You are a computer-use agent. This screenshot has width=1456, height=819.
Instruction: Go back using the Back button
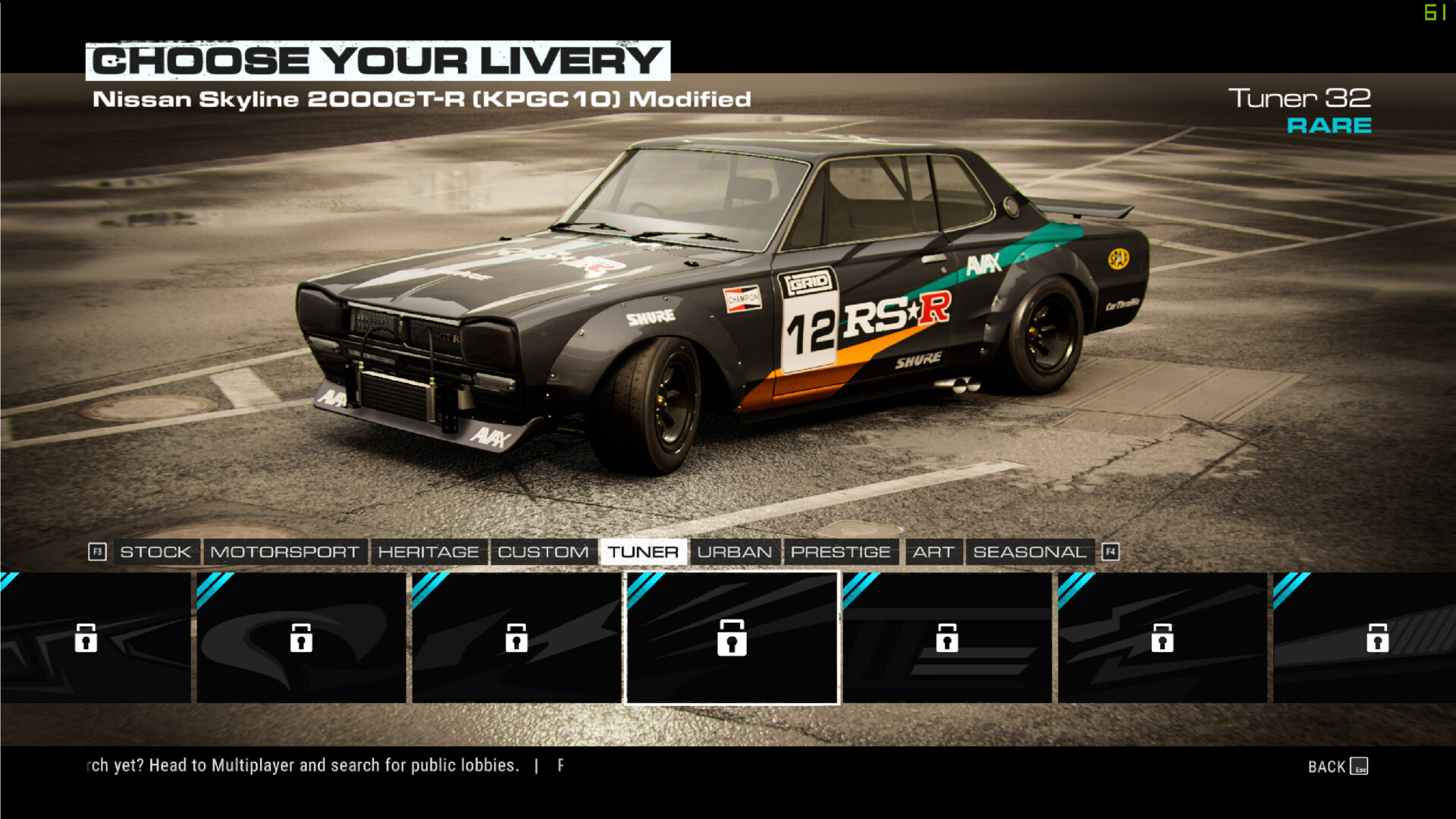[1337, 767]
